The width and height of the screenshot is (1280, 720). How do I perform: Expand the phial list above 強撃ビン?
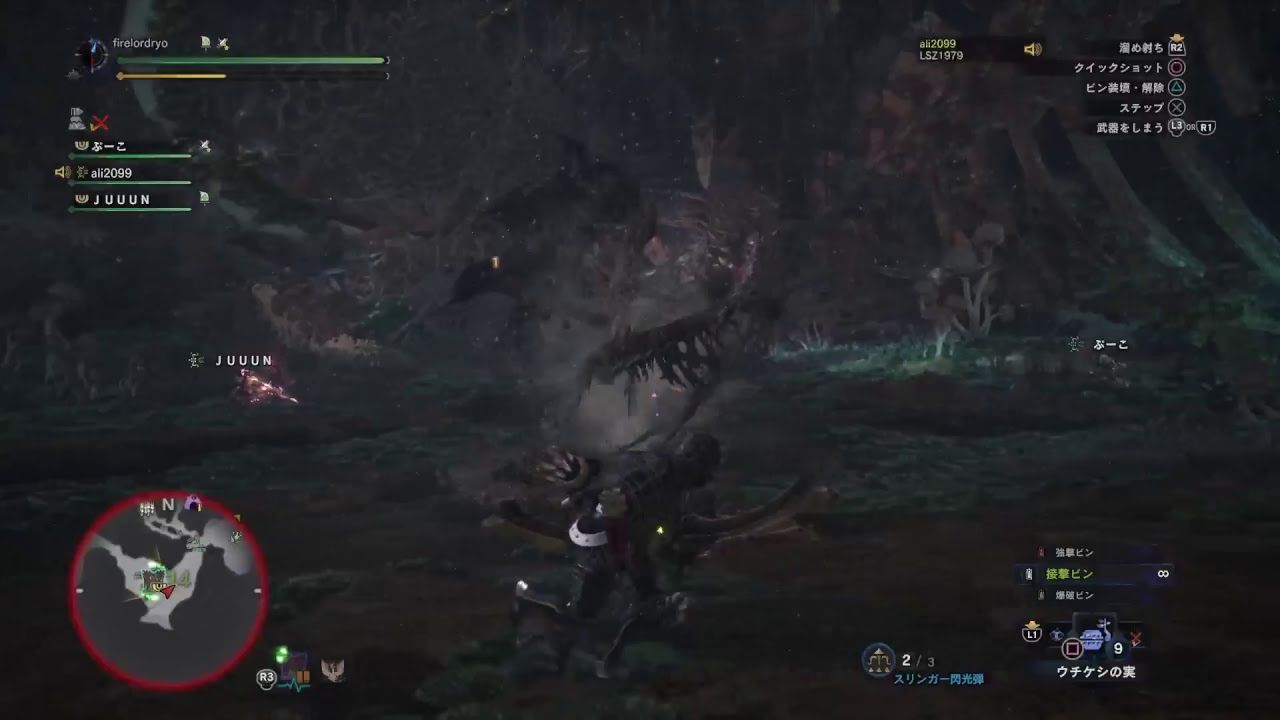pos(1075,550)
